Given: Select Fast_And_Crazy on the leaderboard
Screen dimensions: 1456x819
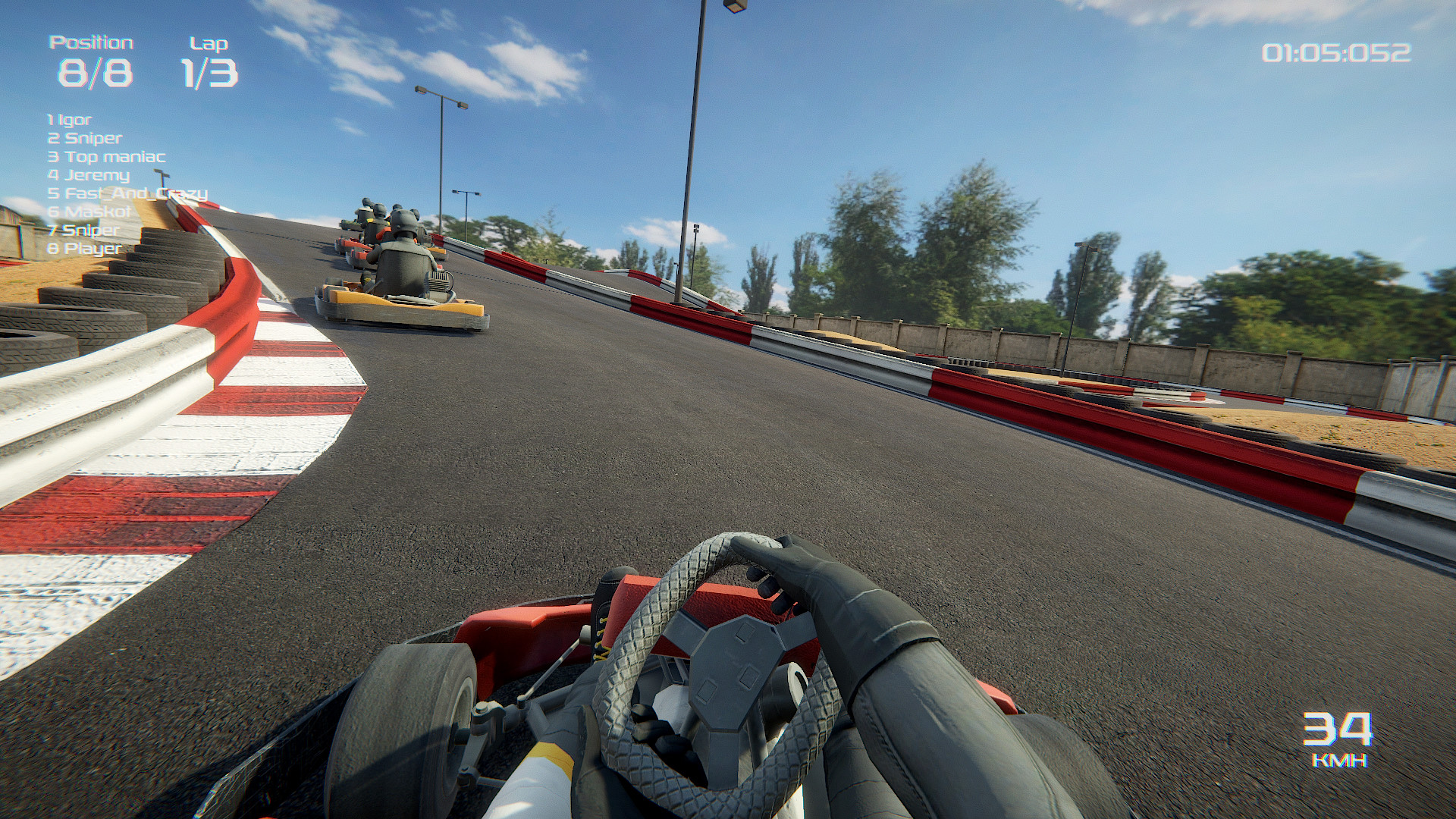Looking at the screenshot, I should coord(127,194).
